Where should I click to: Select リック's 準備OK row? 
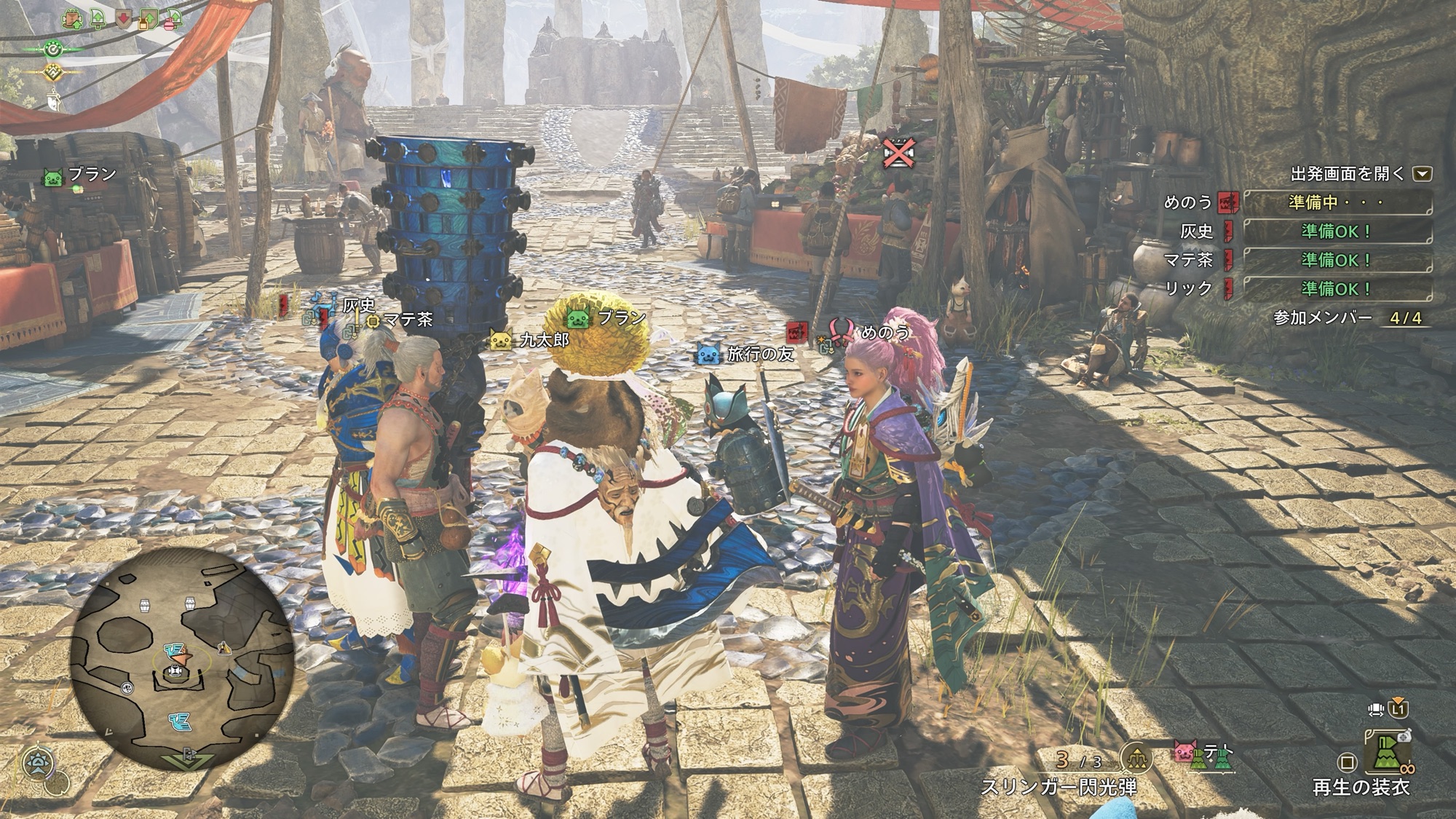coord(1337,288)
